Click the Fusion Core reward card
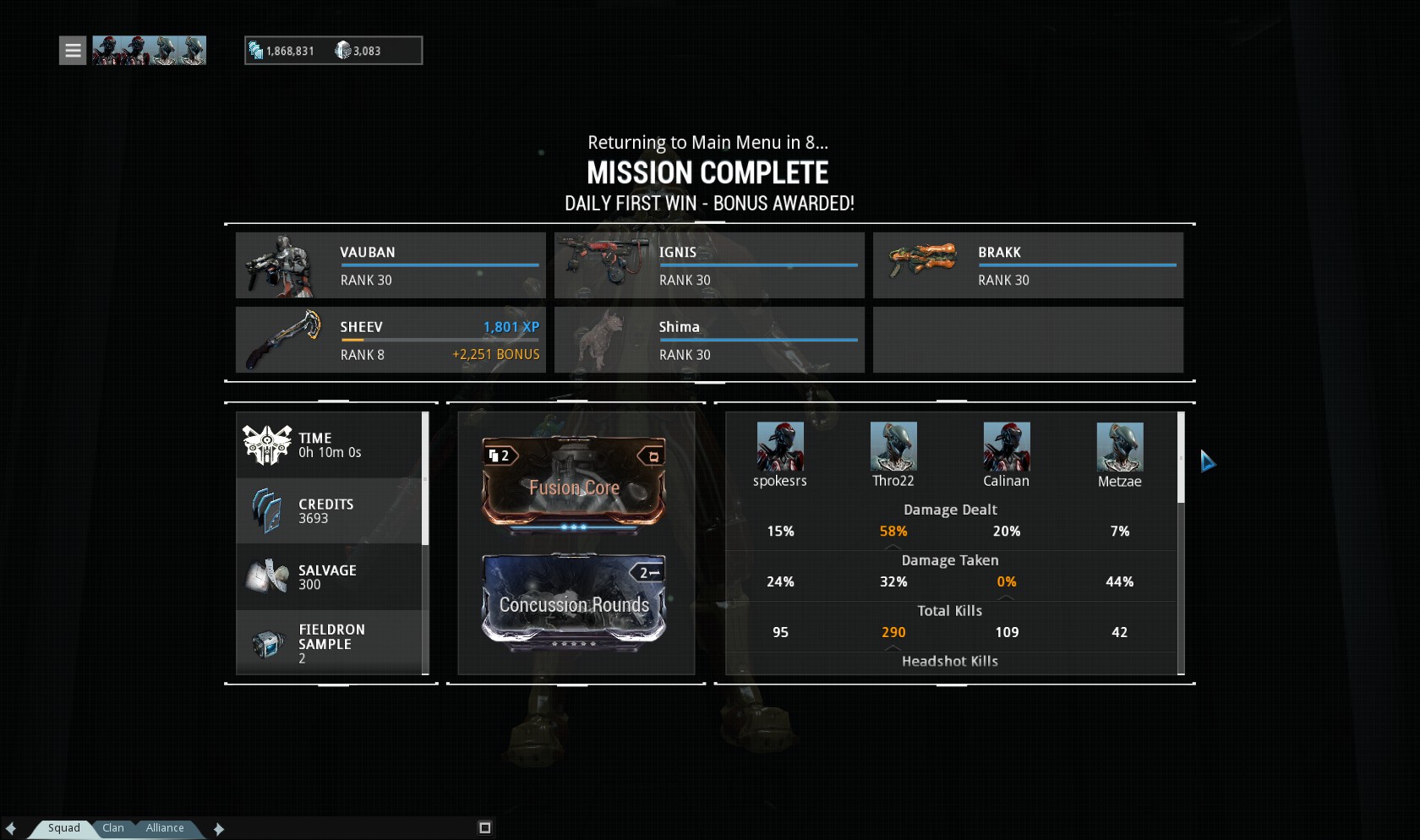Screen dimensions: 1420x840 pyautogui.click(x=574, y=483)
